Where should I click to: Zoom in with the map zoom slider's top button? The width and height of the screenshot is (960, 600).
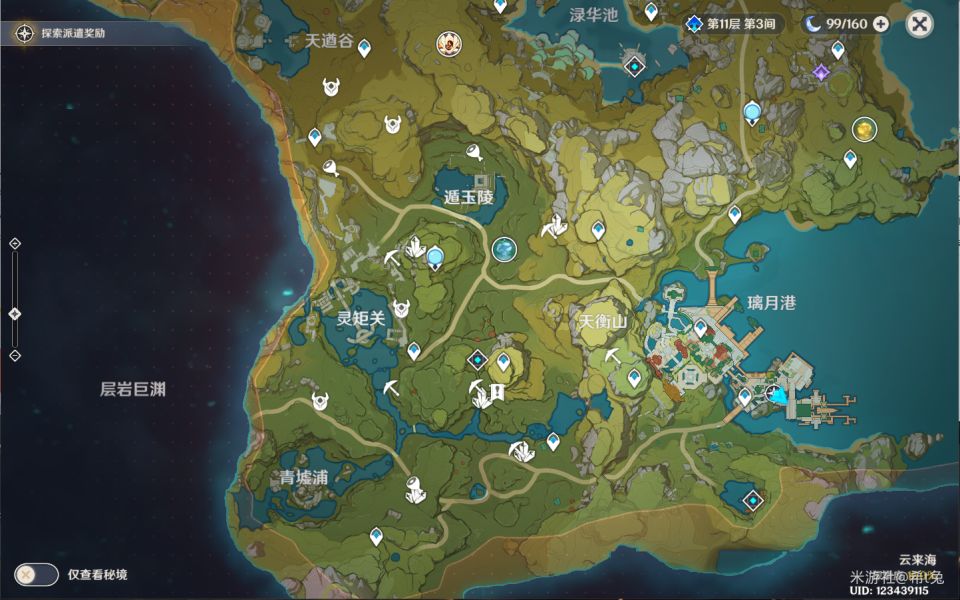tap(14, 243)
